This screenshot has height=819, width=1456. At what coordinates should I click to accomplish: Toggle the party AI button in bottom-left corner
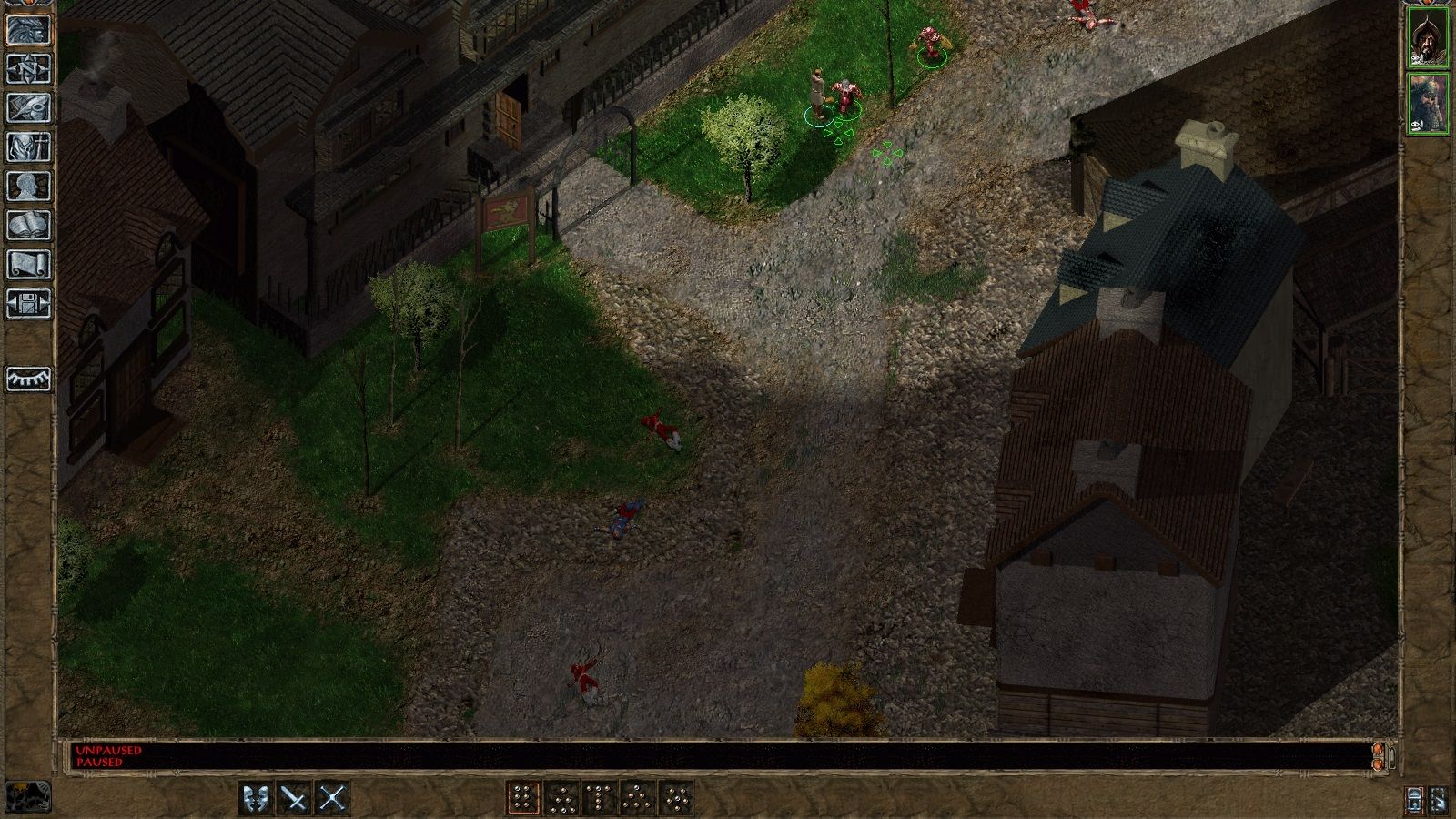click(x=27, y=797)
